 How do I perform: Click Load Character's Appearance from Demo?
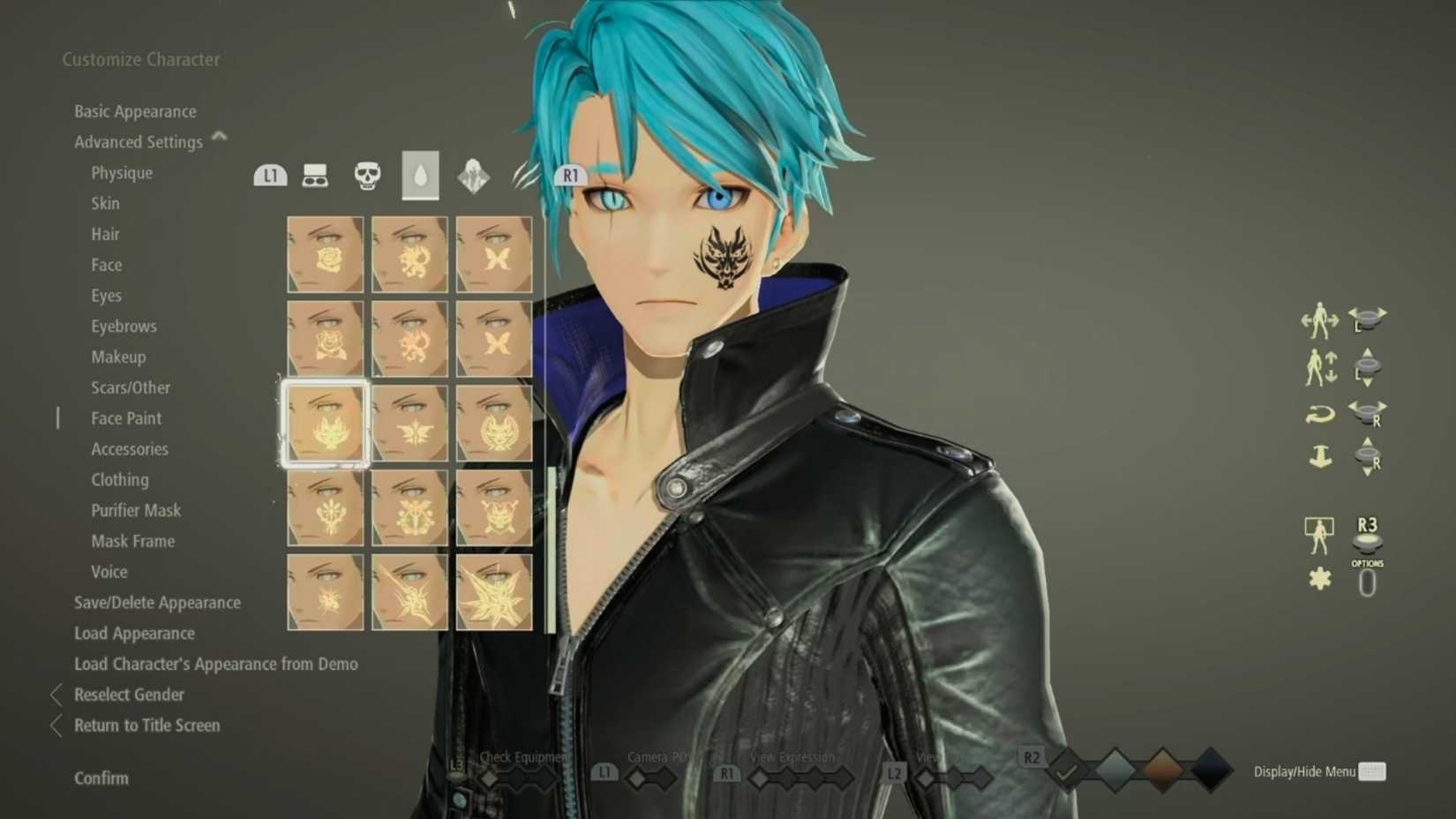click(216, 664)
